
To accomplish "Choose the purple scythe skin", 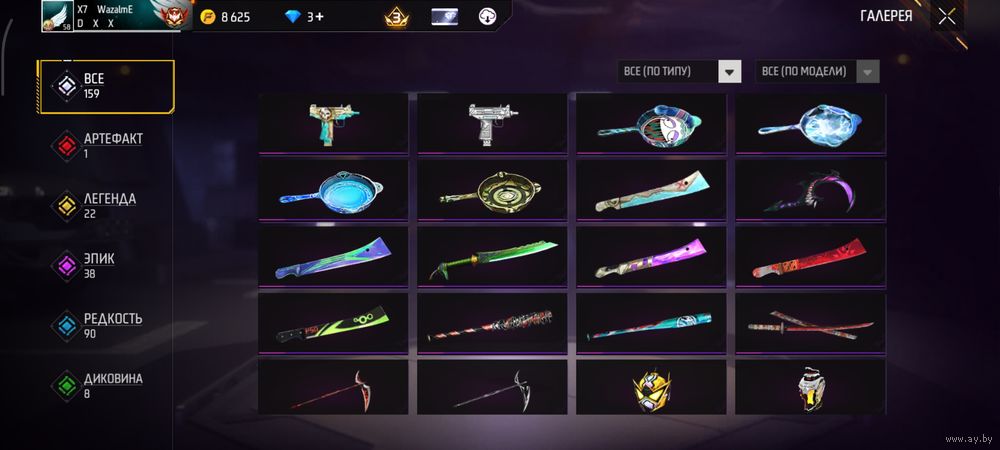I will tap(810, 190).
